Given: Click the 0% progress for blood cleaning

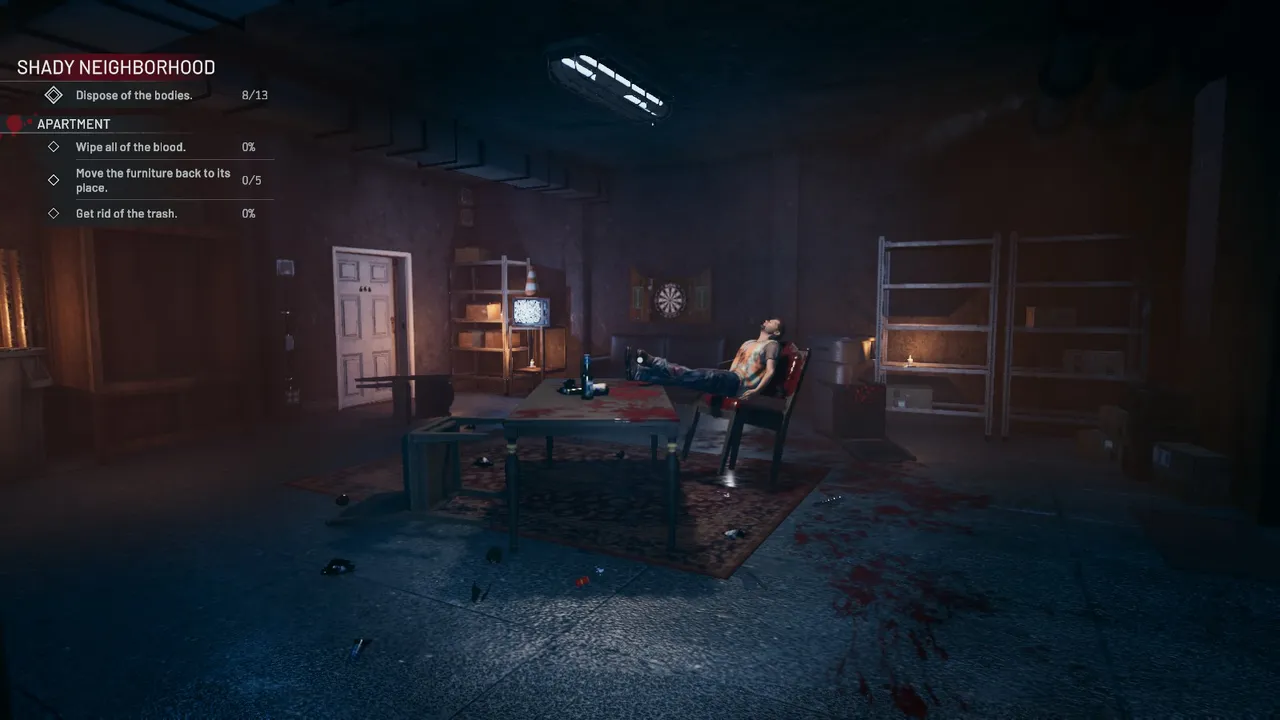Looking at the screenshot, I should tap(248, 146).
